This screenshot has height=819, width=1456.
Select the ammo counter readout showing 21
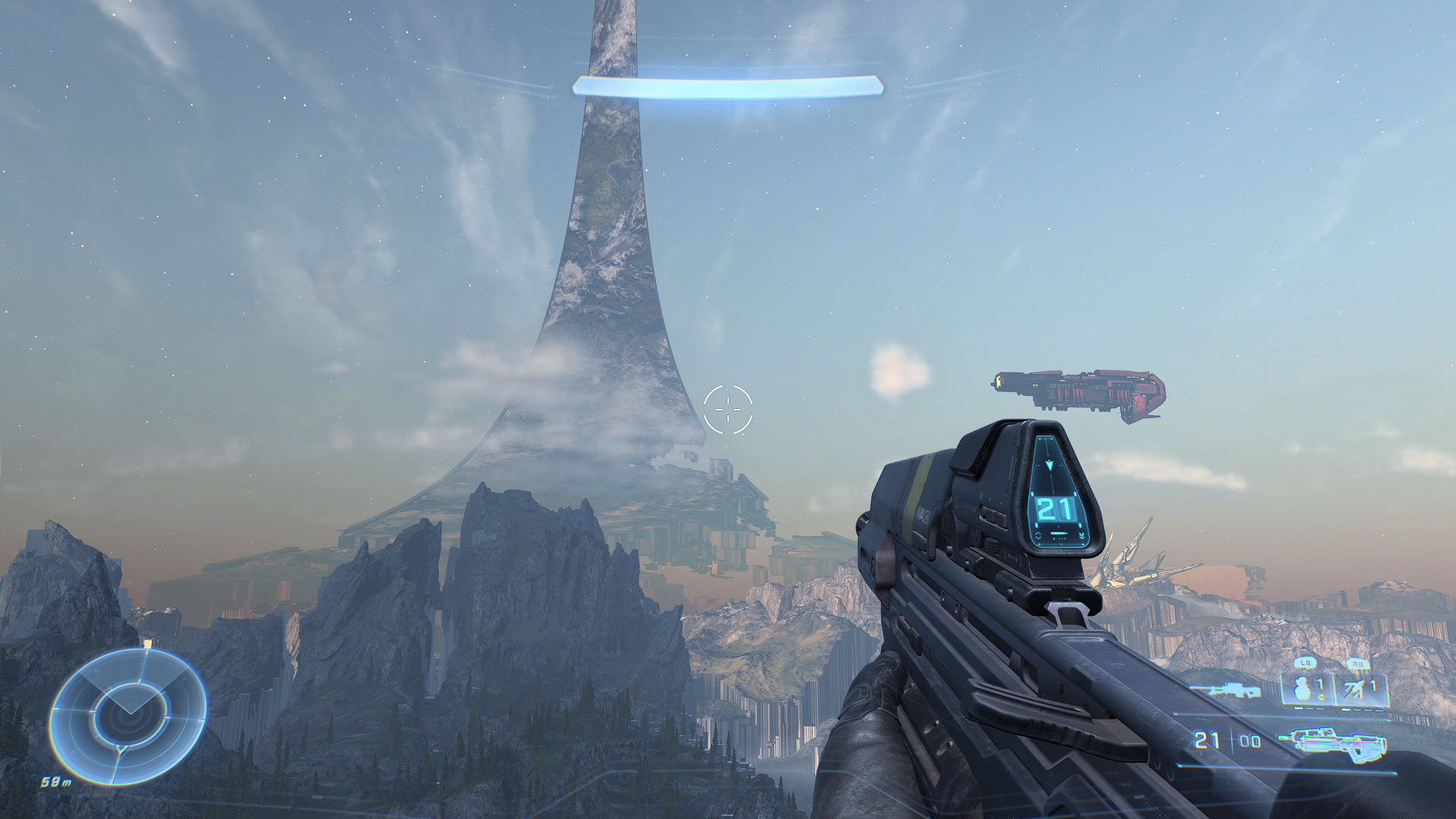[x=1053, y=510]
